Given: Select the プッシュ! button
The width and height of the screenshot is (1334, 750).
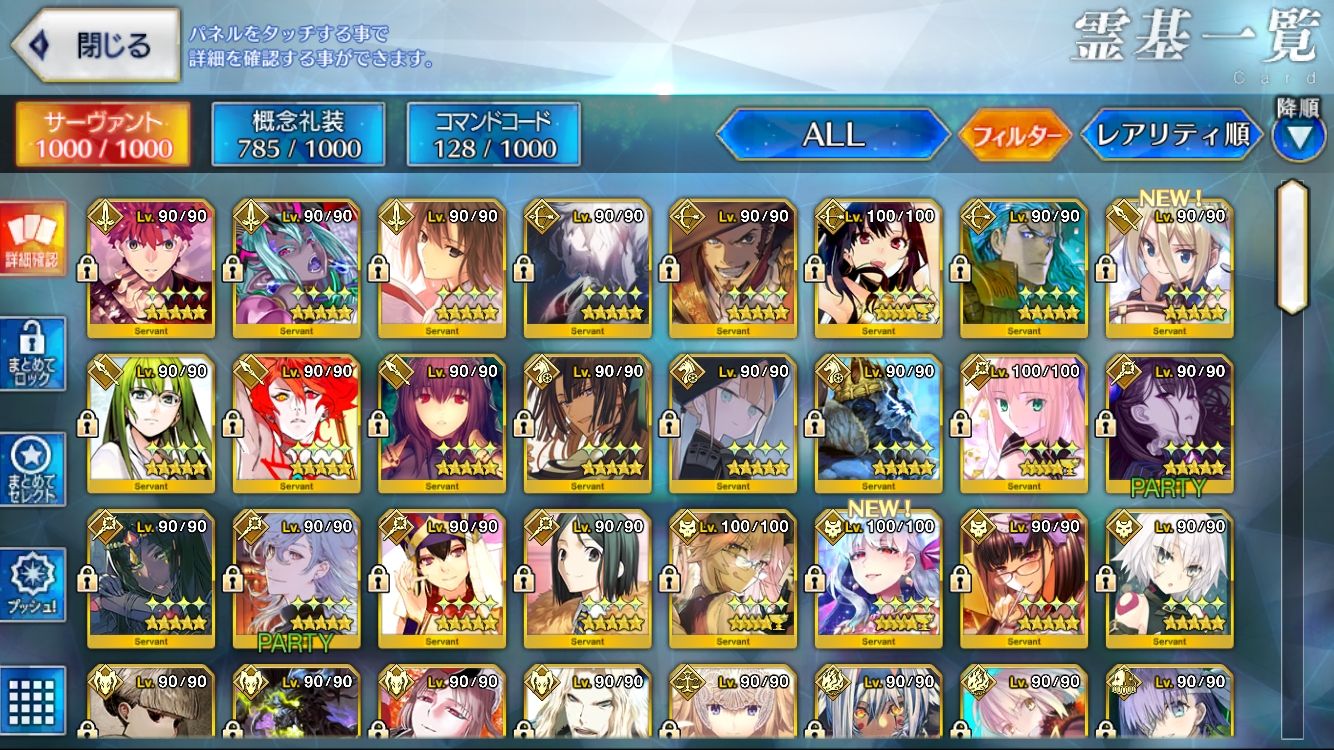Looking at the screenshot, I should [x=33, y=585].
